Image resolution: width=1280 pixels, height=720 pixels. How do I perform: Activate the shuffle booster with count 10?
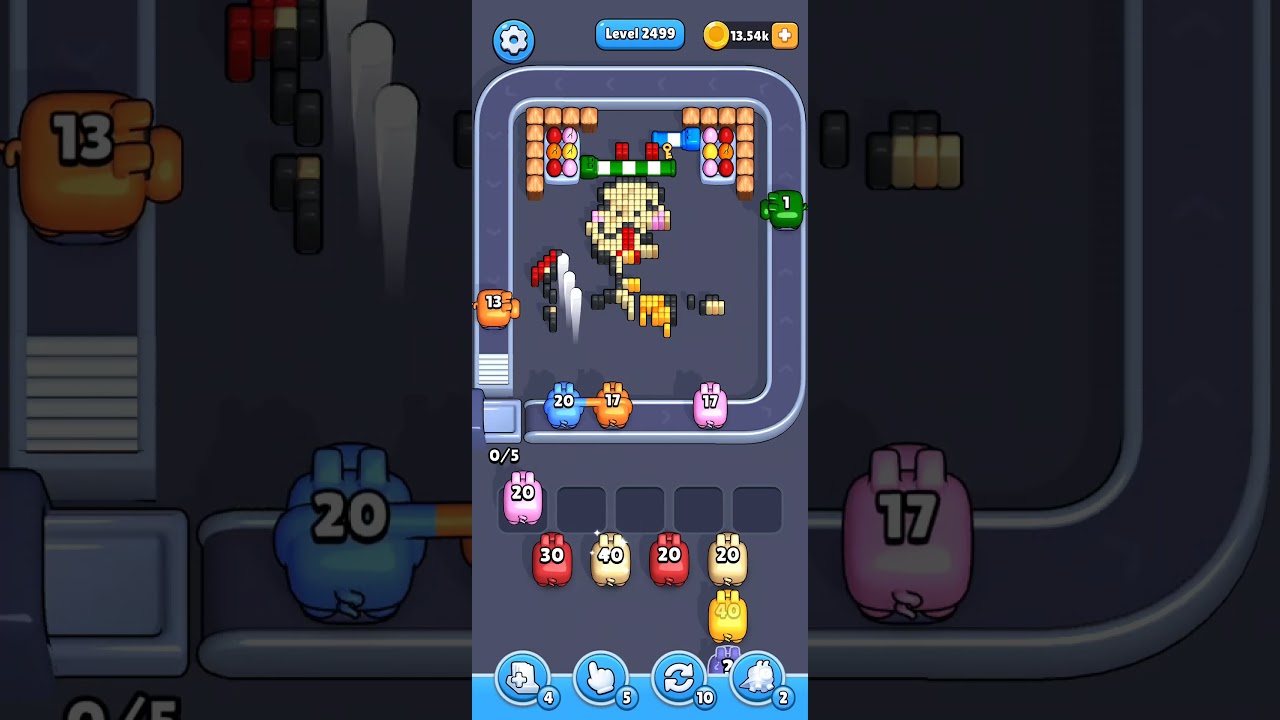(x=679, y=678)
